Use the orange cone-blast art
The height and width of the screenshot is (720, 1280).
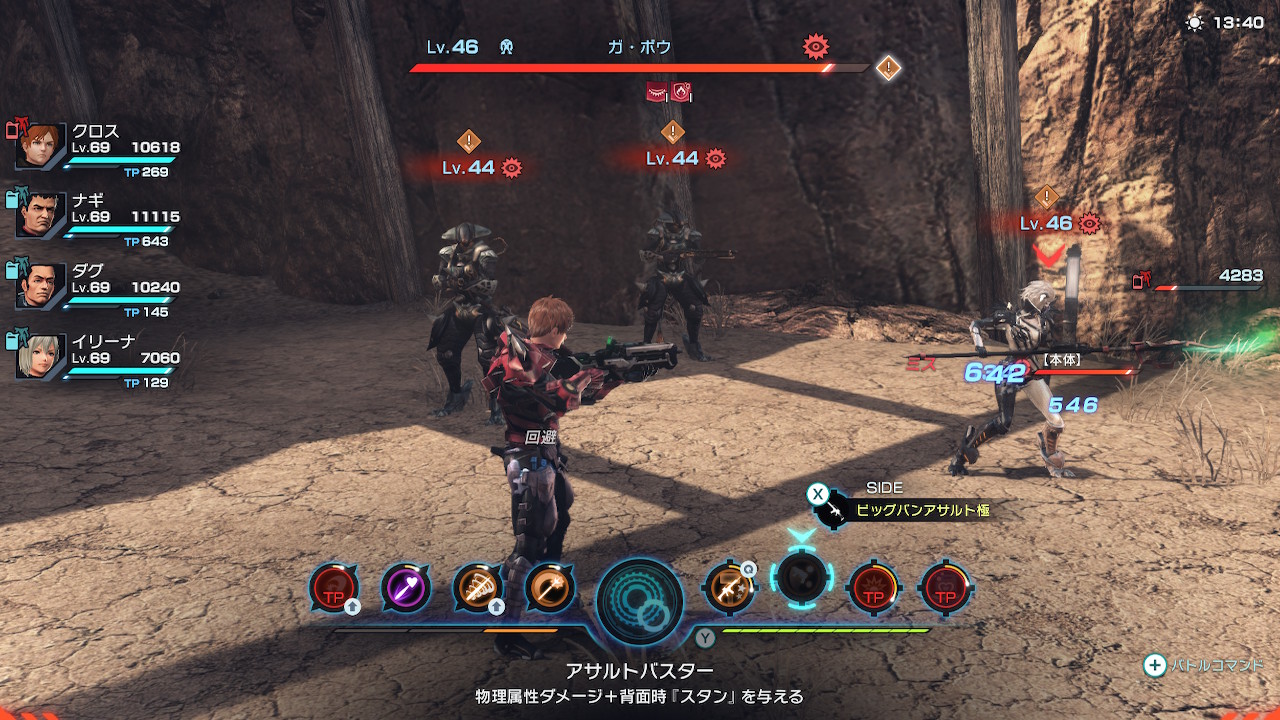[x=478, y=588]
